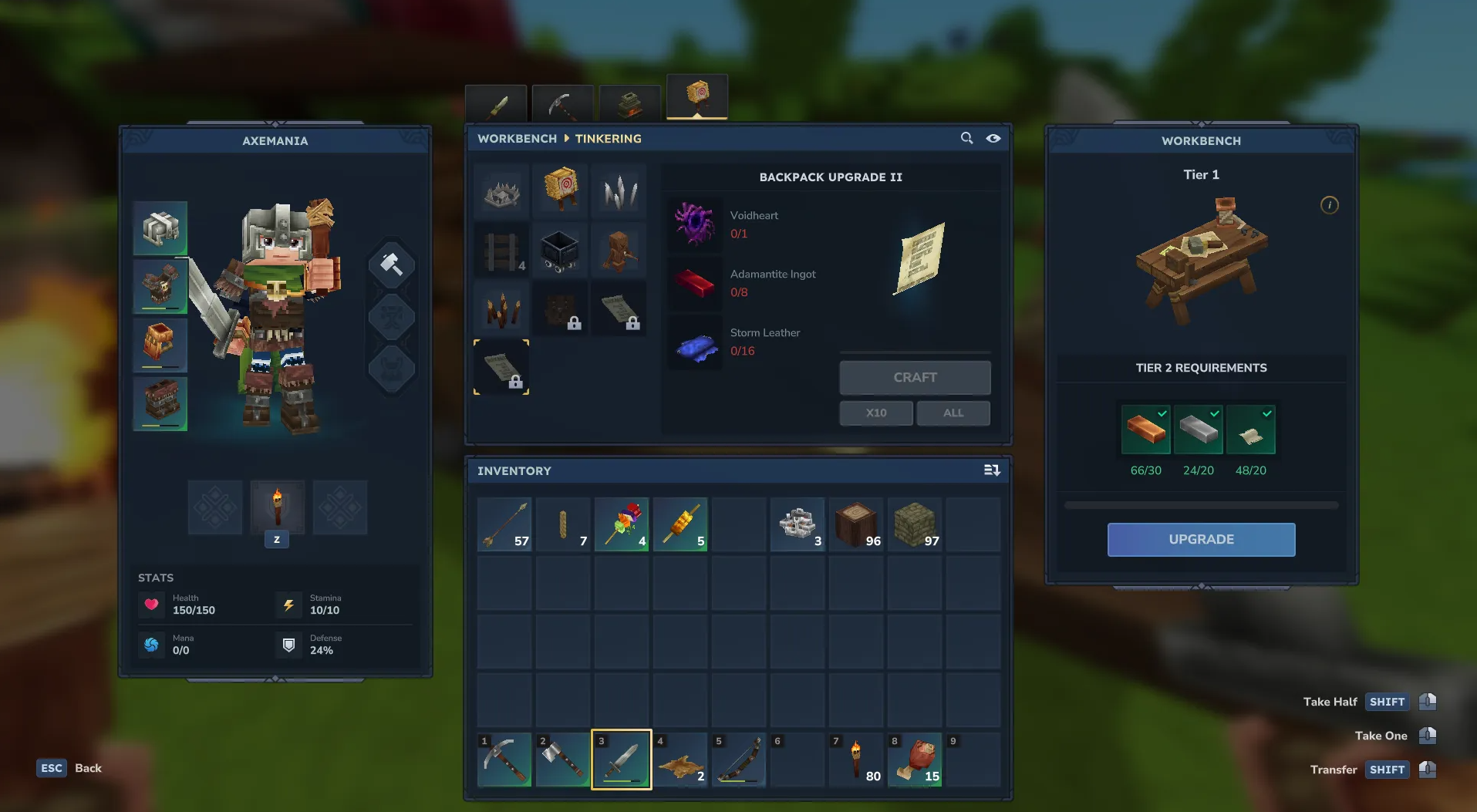Toggle the eye visibility filter
The height and width of the screenshot is (812, 1477).
pos(993,138)
